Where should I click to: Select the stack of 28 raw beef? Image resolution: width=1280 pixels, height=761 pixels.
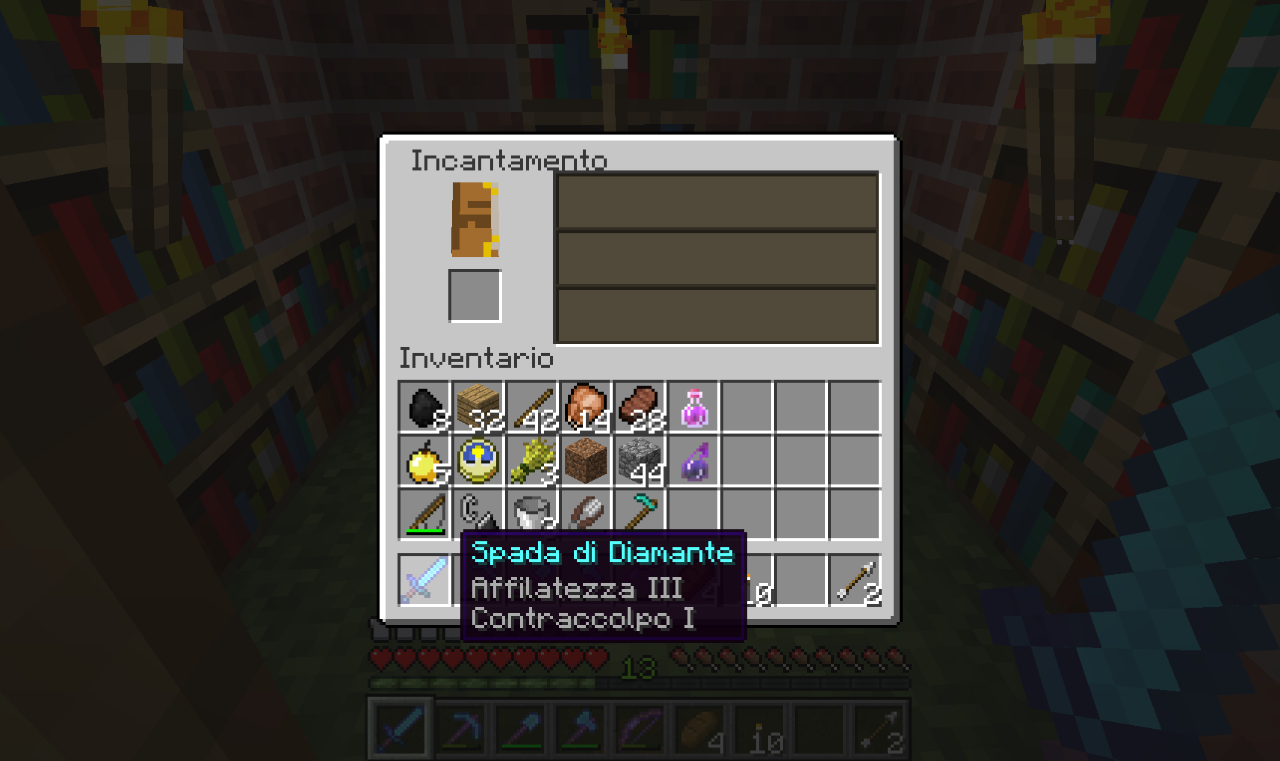click(x=641, y=407)
